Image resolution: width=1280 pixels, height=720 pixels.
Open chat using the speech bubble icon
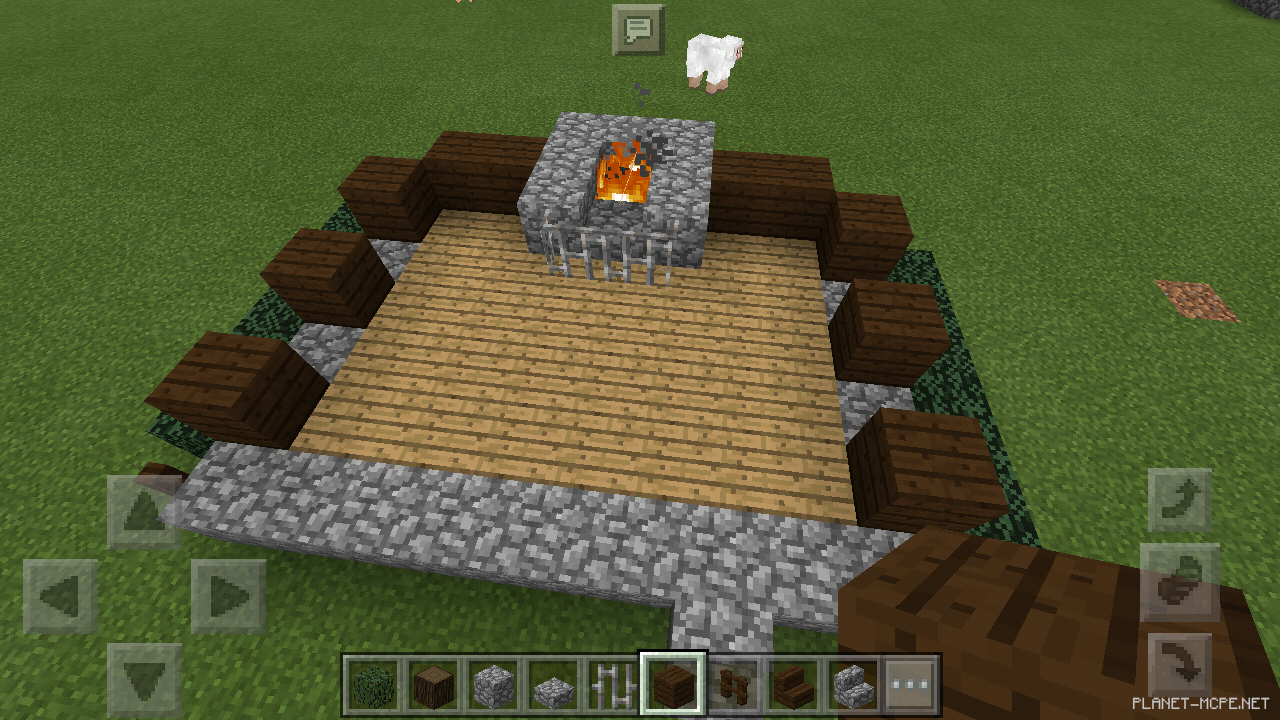[640, 29]
